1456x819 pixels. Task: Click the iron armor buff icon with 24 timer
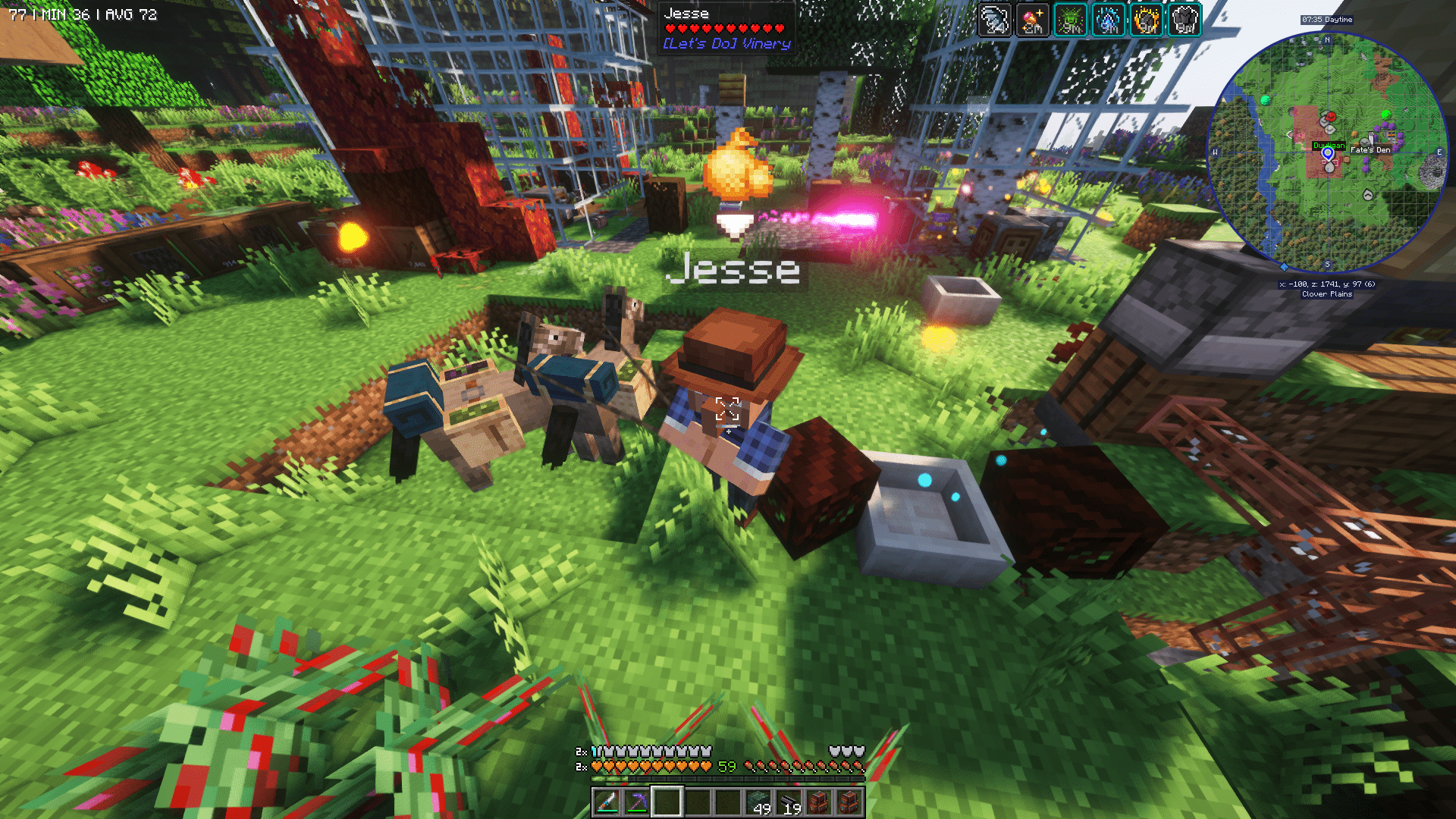[x=994, y=21]
